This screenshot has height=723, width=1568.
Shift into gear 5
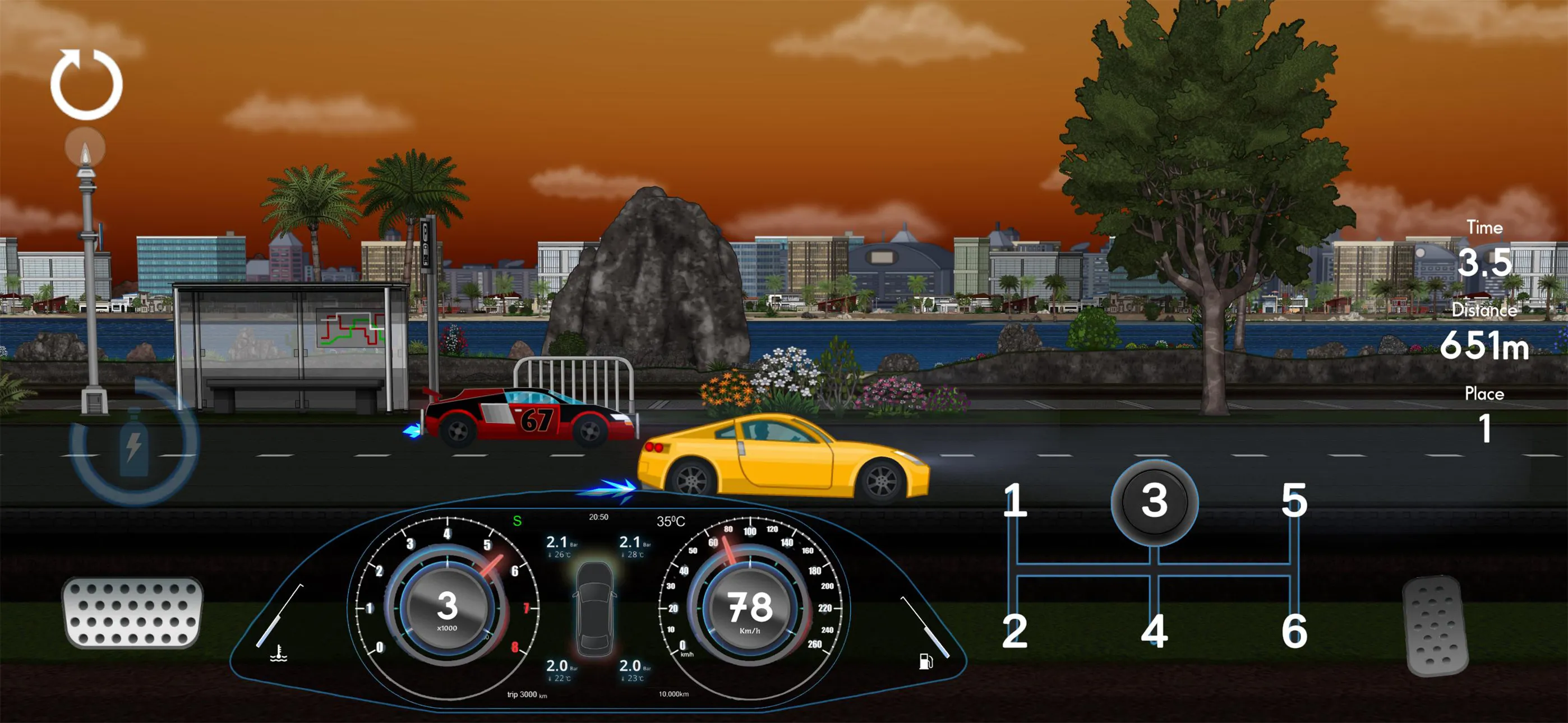1293,501
